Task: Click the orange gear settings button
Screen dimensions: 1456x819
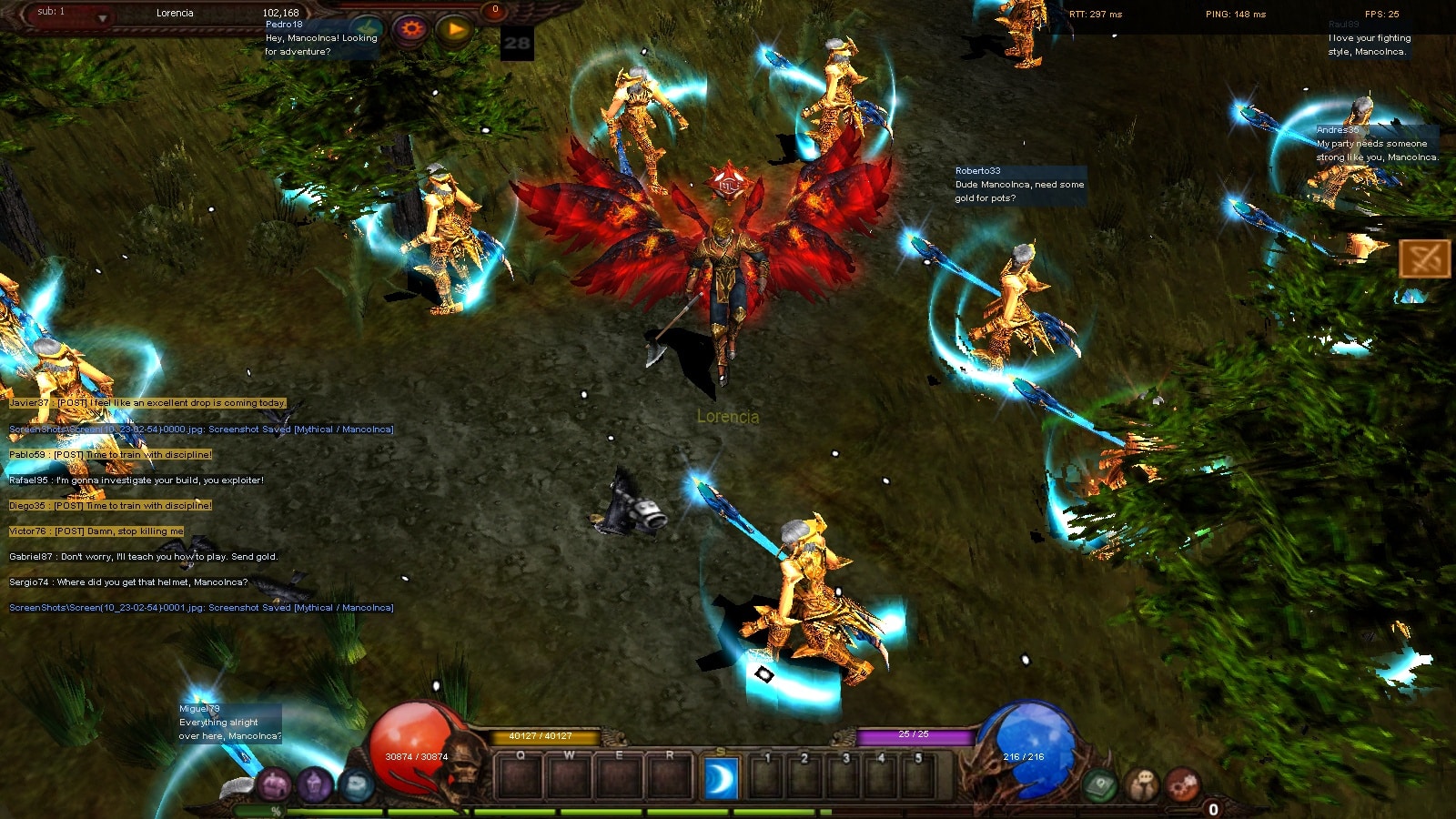Action: [x=411, y=29]
